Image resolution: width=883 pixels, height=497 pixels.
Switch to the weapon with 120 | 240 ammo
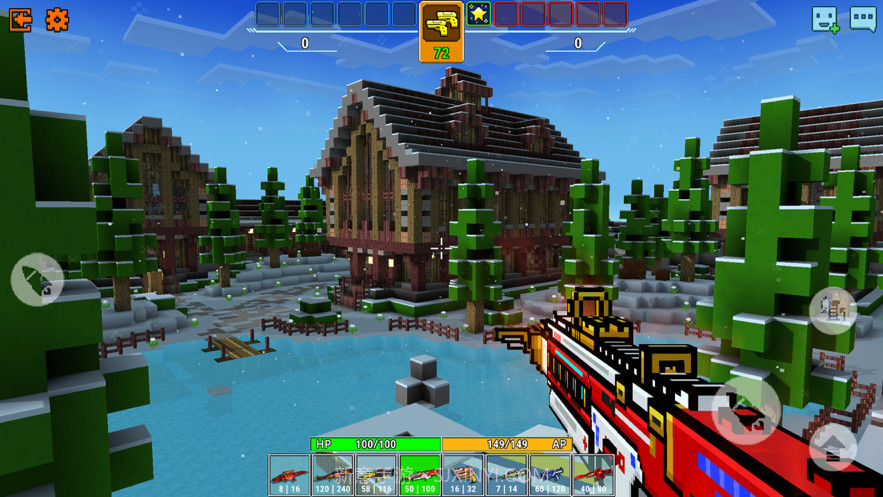click(333, 475)
